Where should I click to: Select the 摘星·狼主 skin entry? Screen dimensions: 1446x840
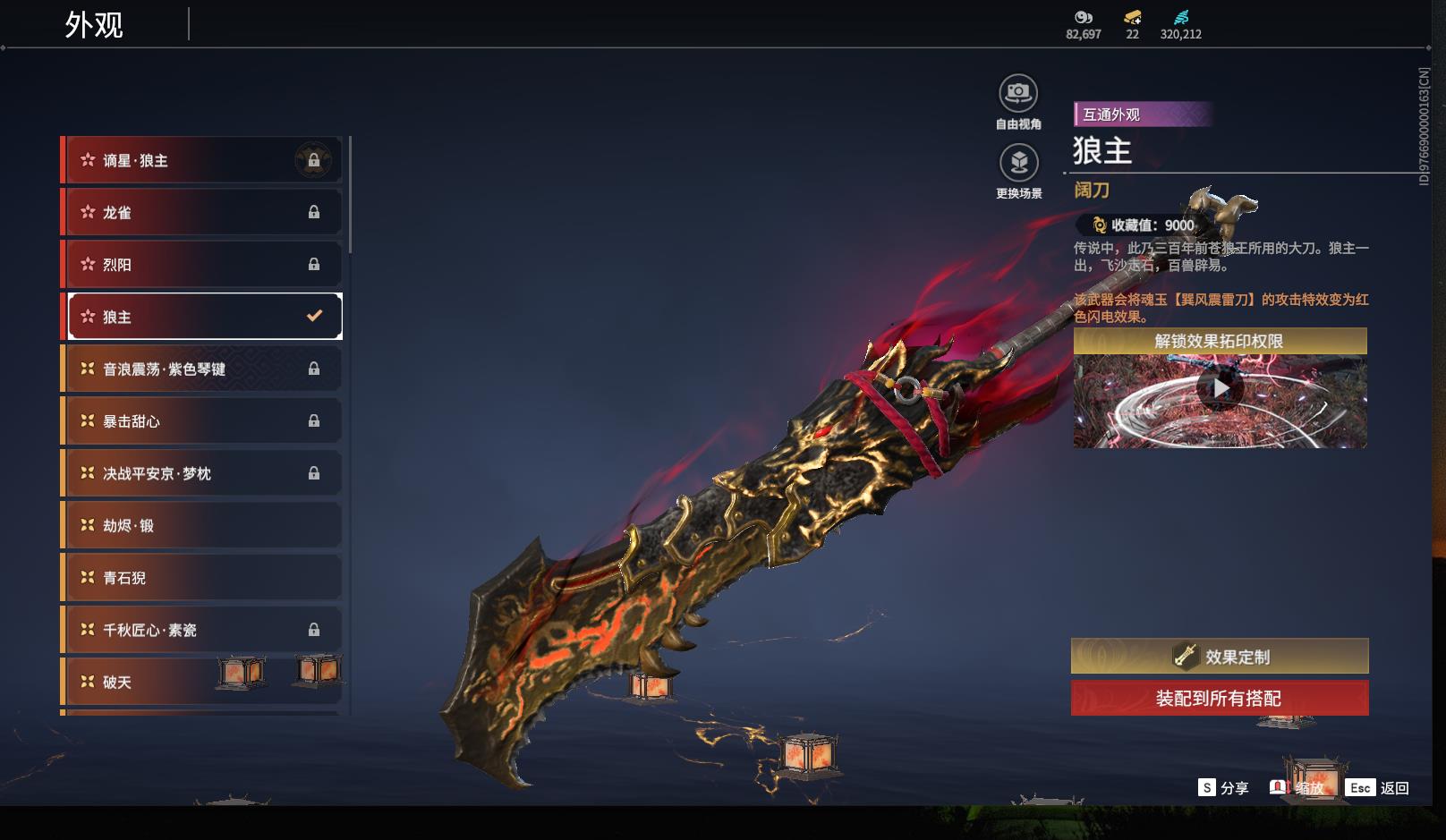(x=202, y=160)
